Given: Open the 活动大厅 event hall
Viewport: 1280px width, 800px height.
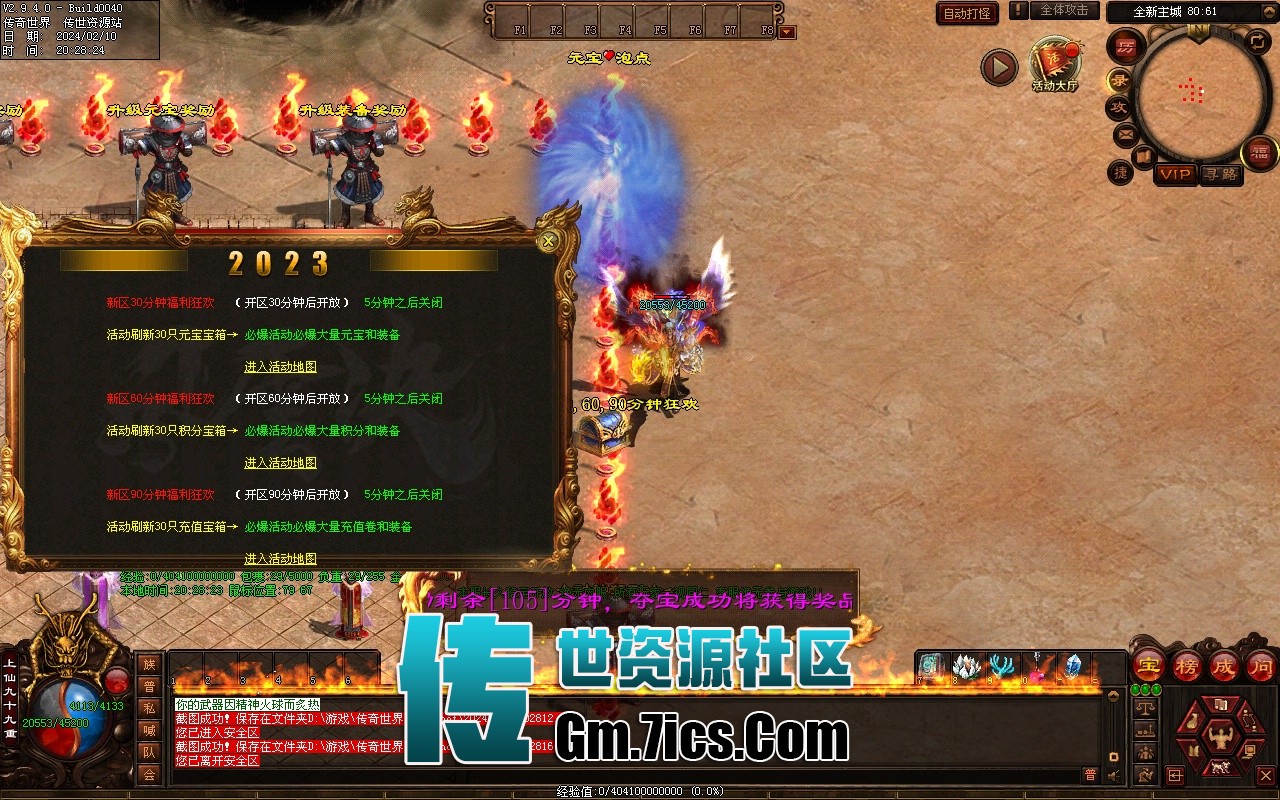Looking at the screenshot, I should (1054, 63).
